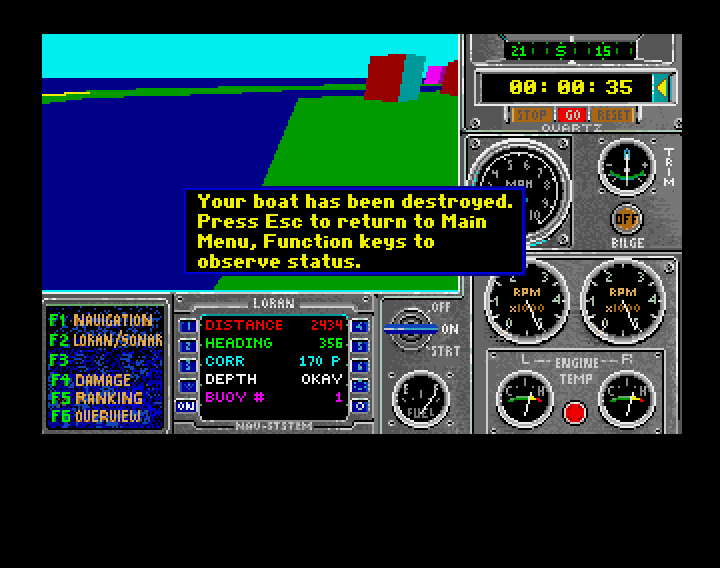Screen dimensions: 720x568
Task: Toggle the LORAN ON button
Action: click(x=186, y=406)
